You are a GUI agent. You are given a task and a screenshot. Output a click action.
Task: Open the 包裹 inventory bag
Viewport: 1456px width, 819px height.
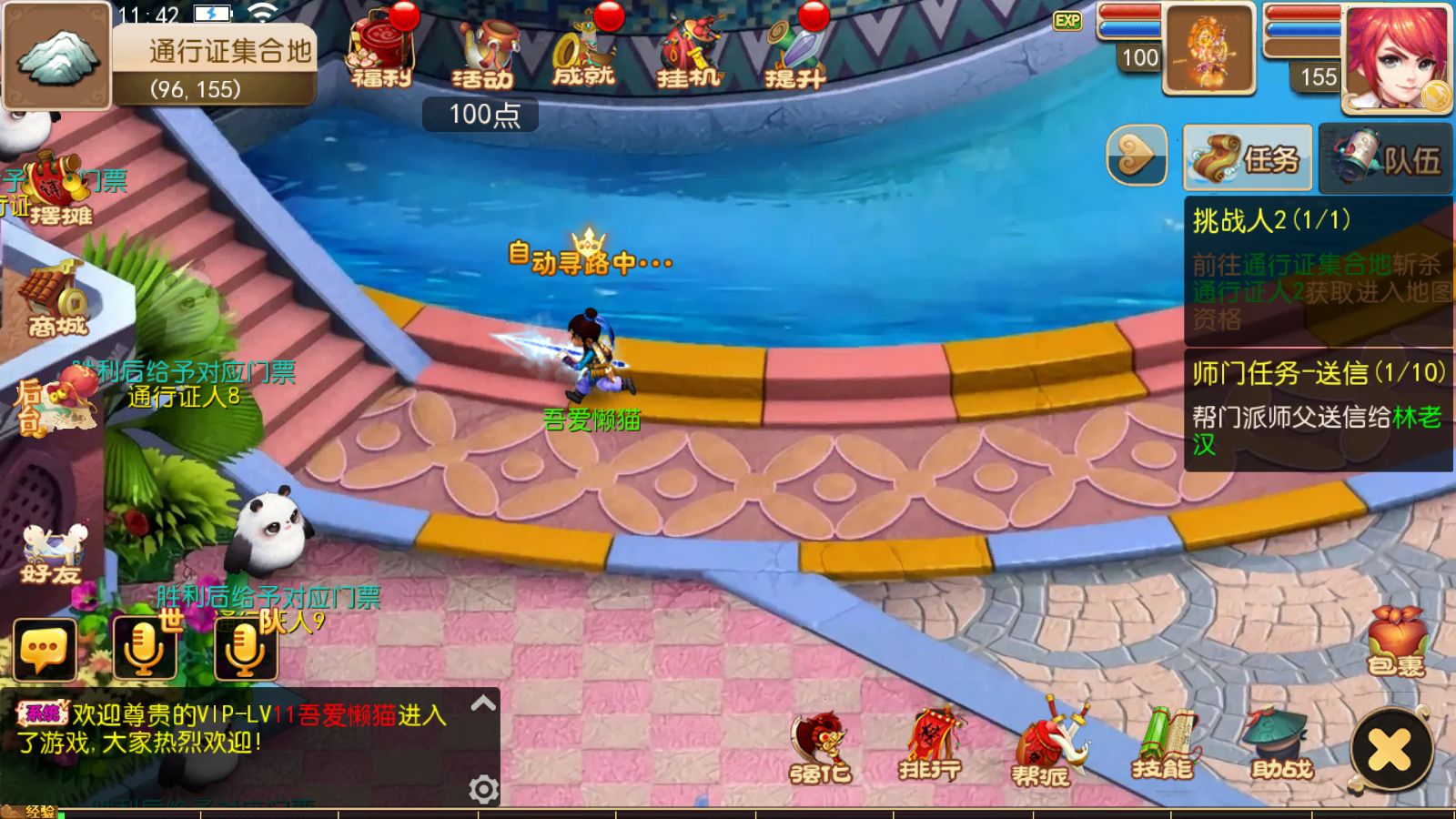[1396, 642]
